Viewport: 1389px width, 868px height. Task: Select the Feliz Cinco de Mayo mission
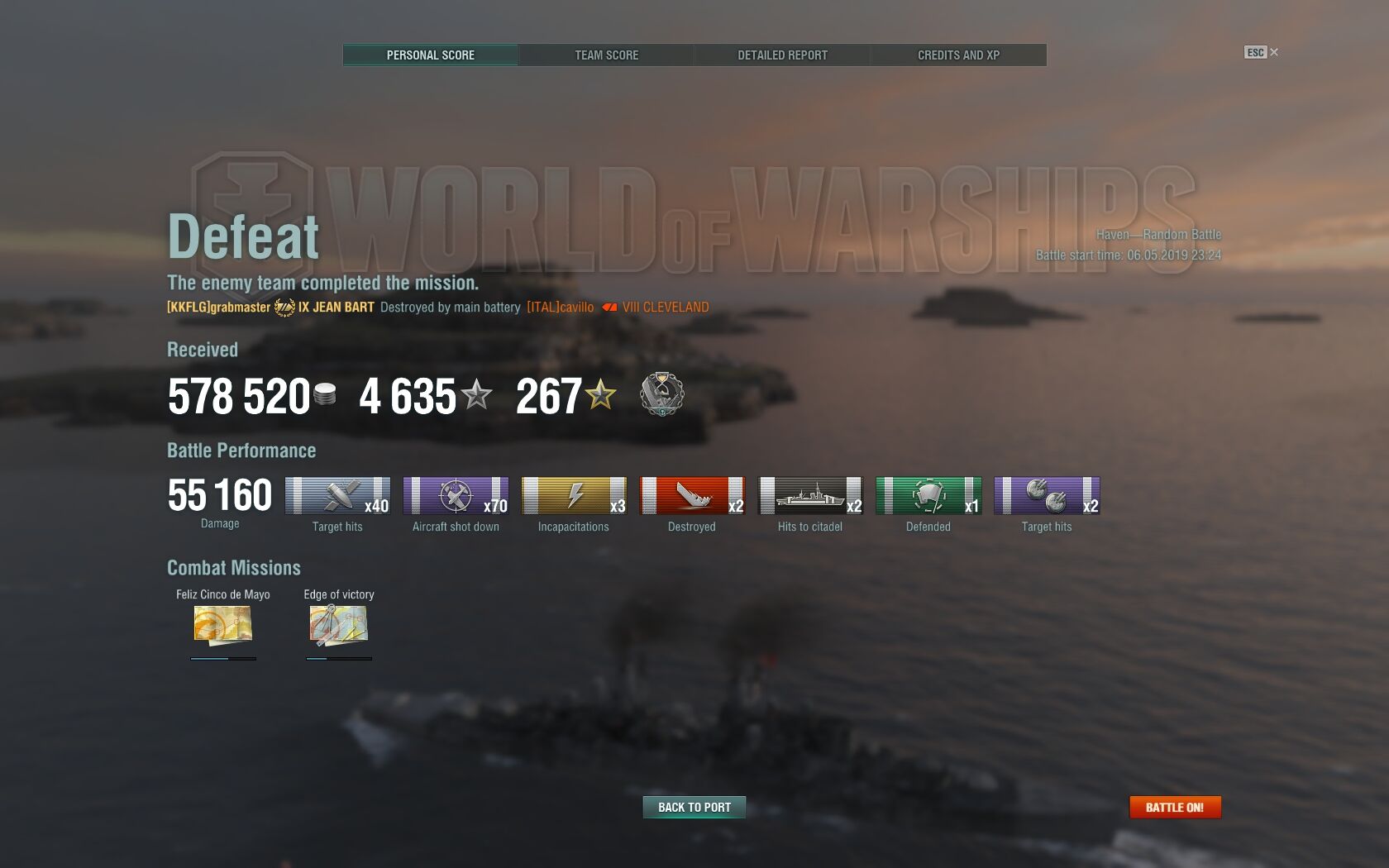(222, 624)
